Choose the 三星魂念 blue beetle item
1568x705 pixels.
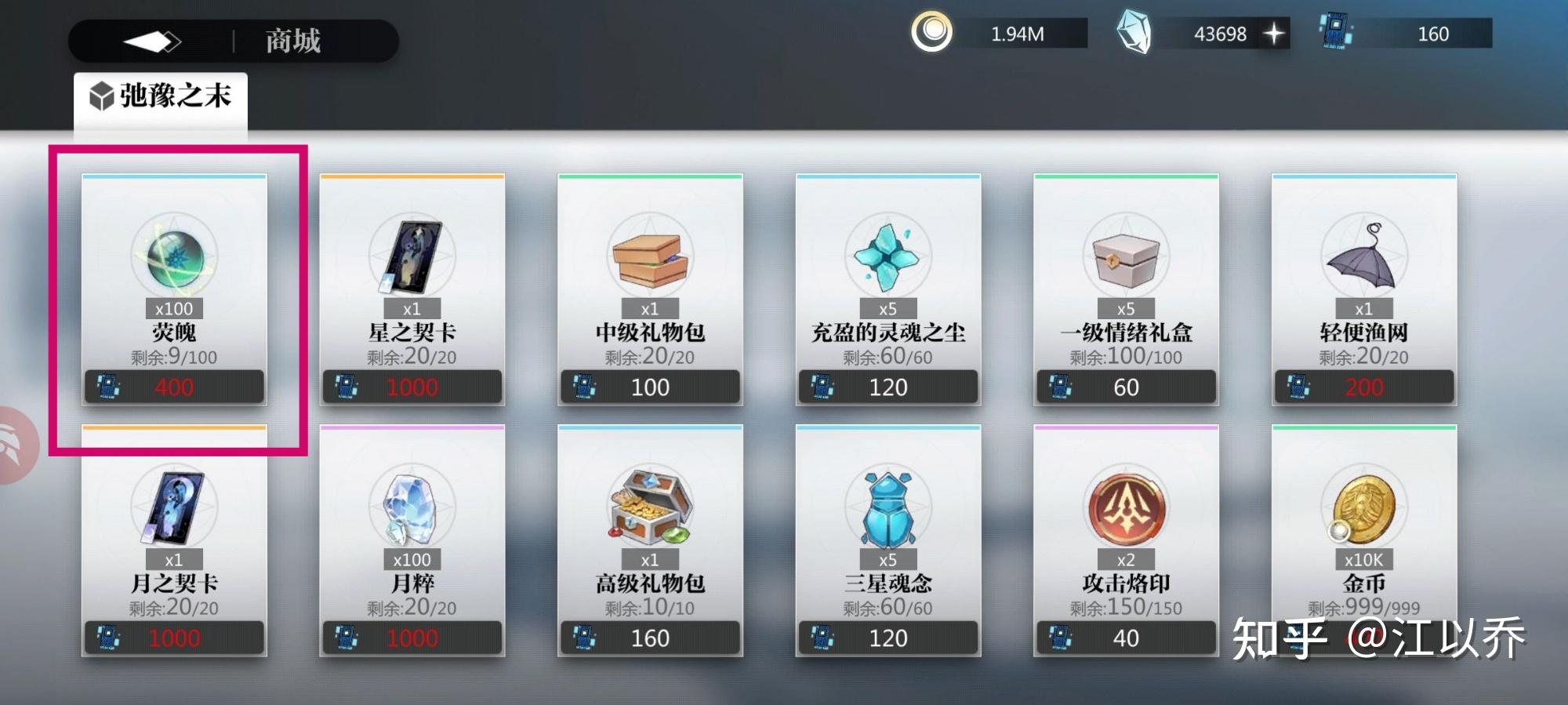[x=888, y=541]
